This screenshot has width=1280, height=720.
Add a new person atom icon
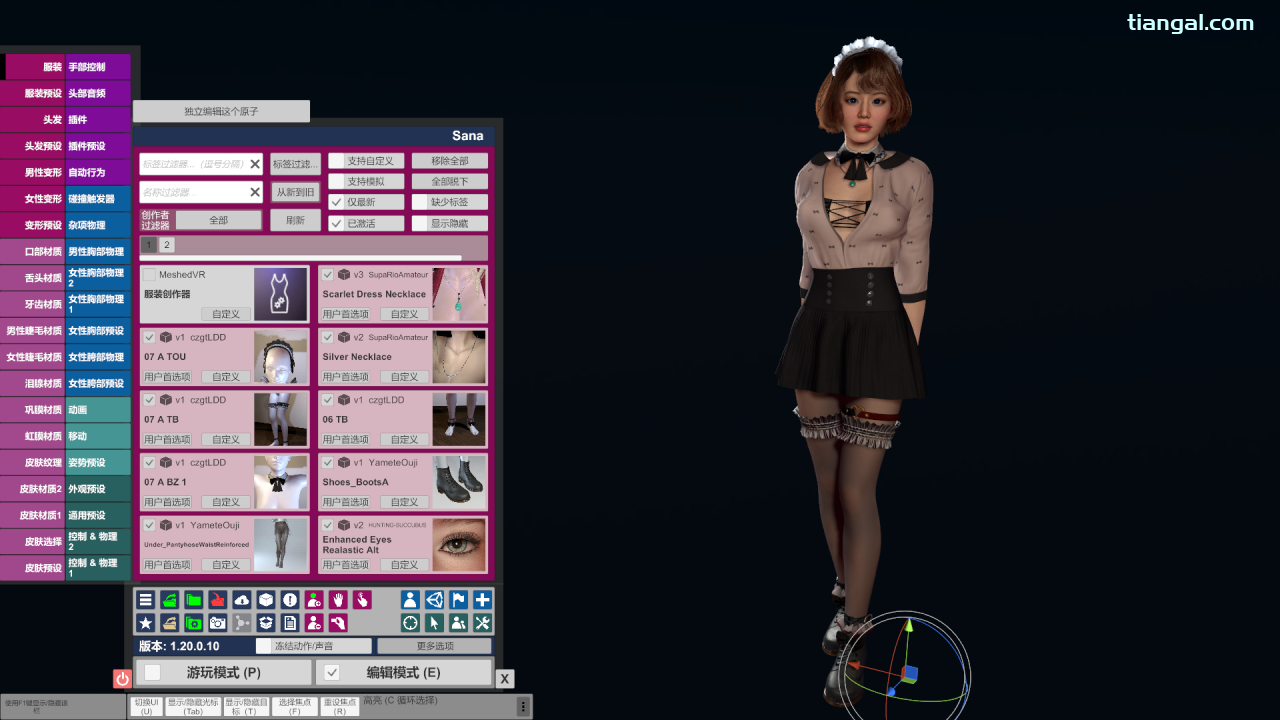[315, 599]
